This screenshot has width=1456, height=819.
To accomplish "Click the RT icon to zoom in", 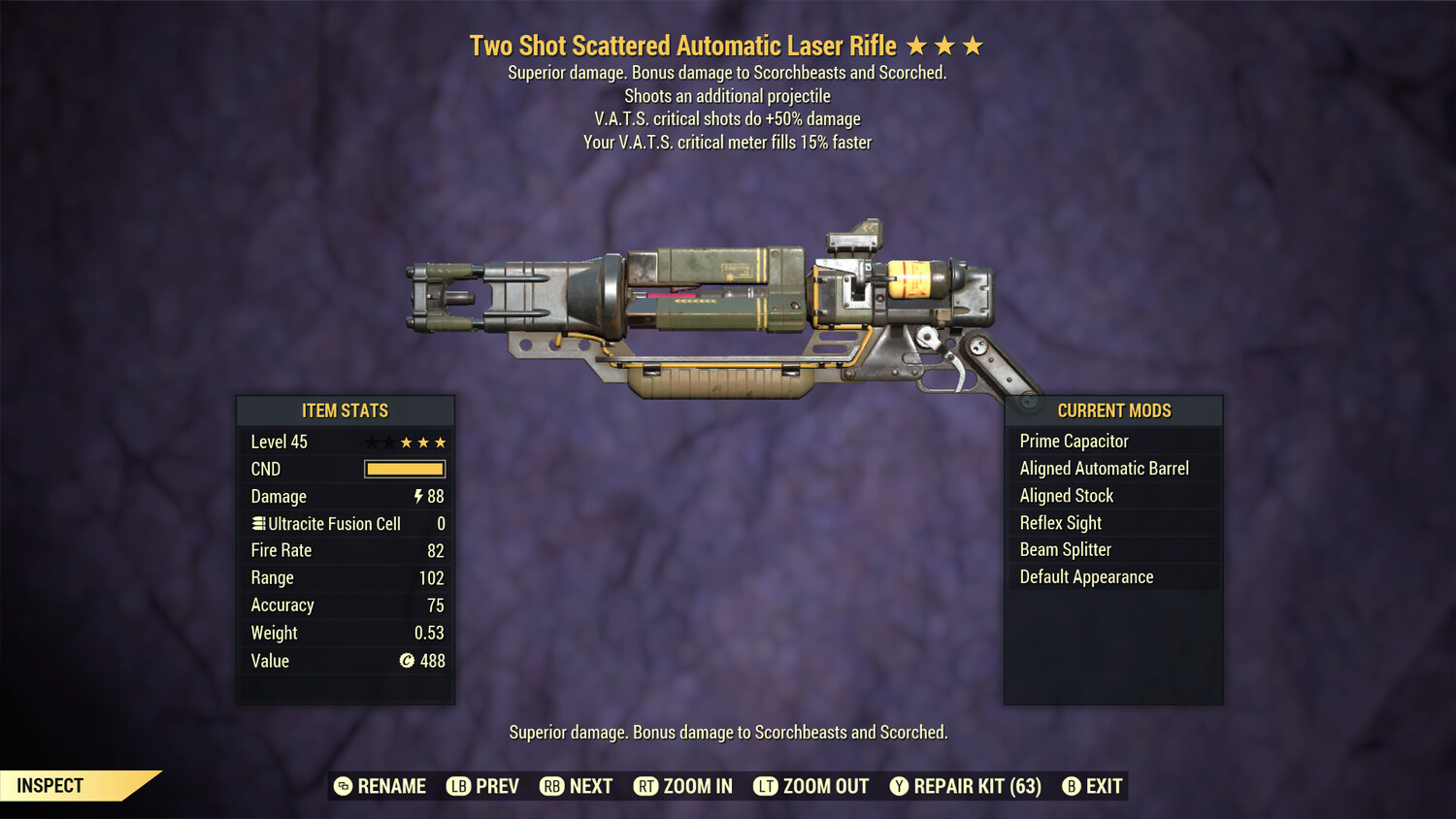I will [646, 786].
